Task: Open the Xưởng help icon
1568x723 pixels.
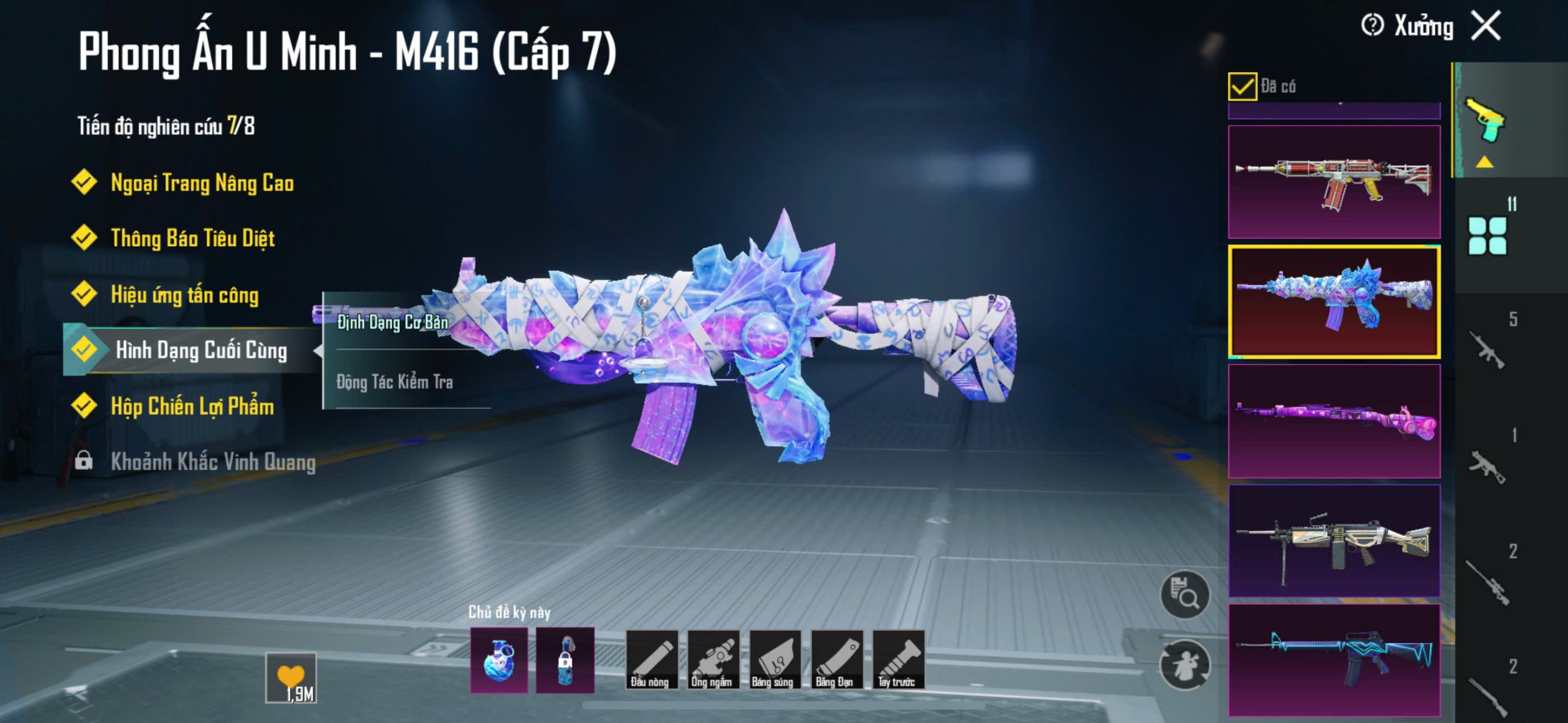Action: click(1372, 26)
